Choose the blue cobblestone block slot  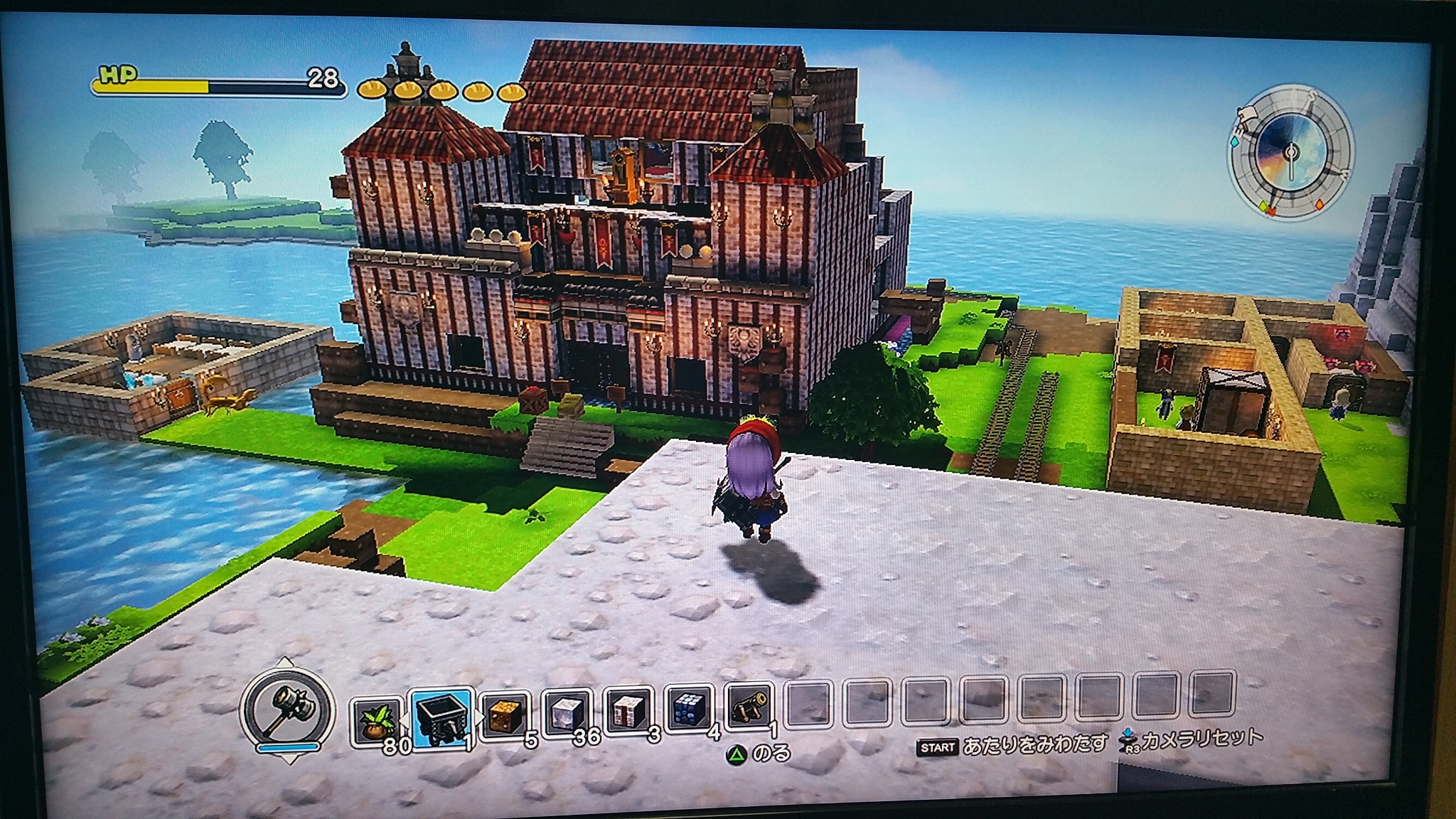689,710
